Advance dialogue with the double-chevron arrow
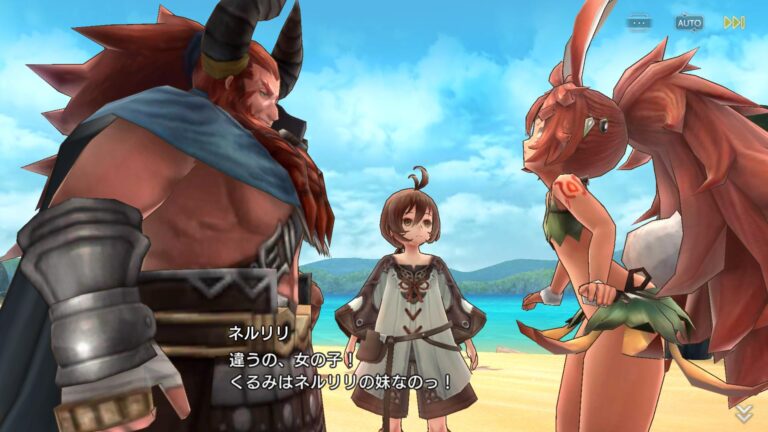This screenshot has width=768, height=432. 743,413
